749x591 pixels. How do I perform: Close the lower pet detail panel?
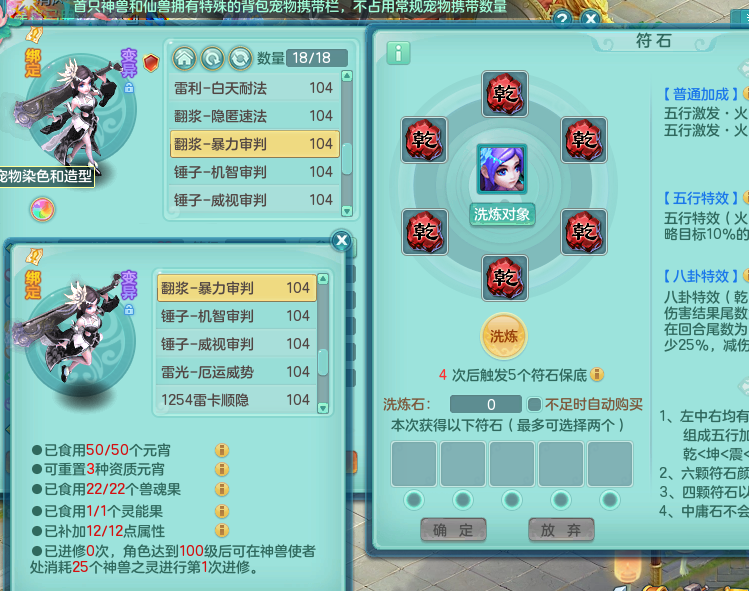(341, 241)
